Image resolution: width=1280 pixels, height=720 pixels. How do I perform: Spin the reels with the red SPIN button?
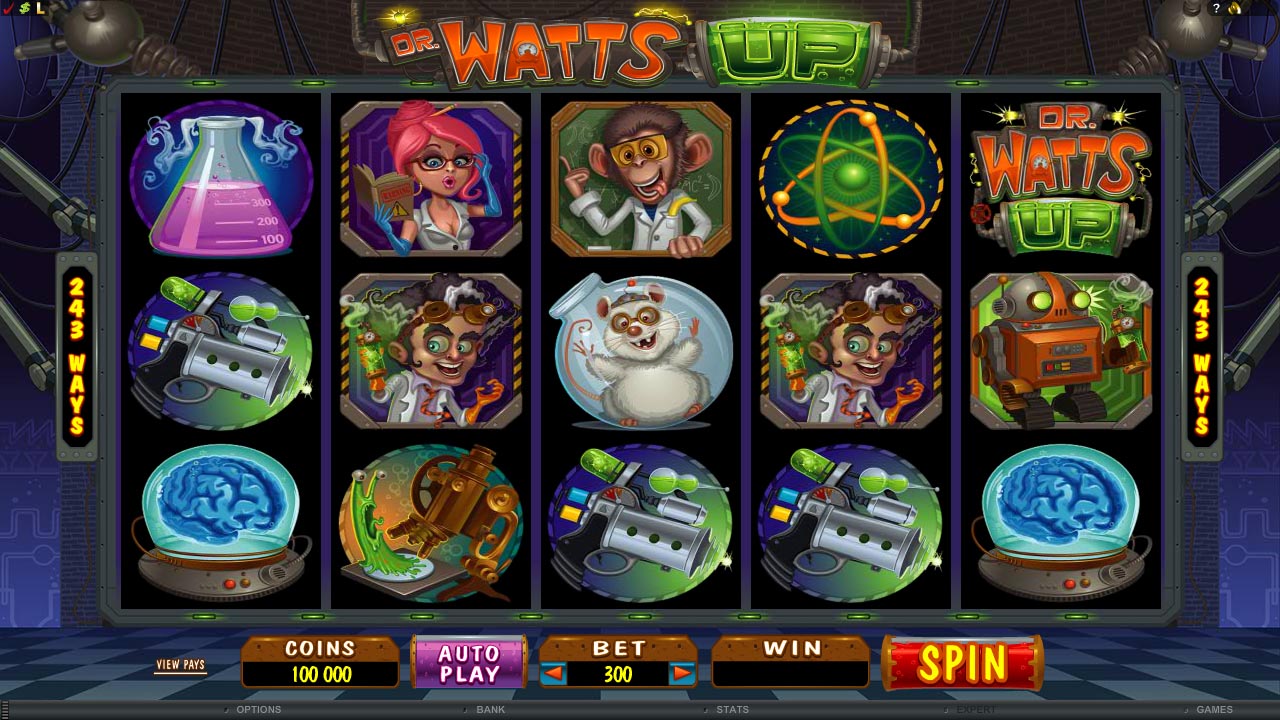pos(962,663)
